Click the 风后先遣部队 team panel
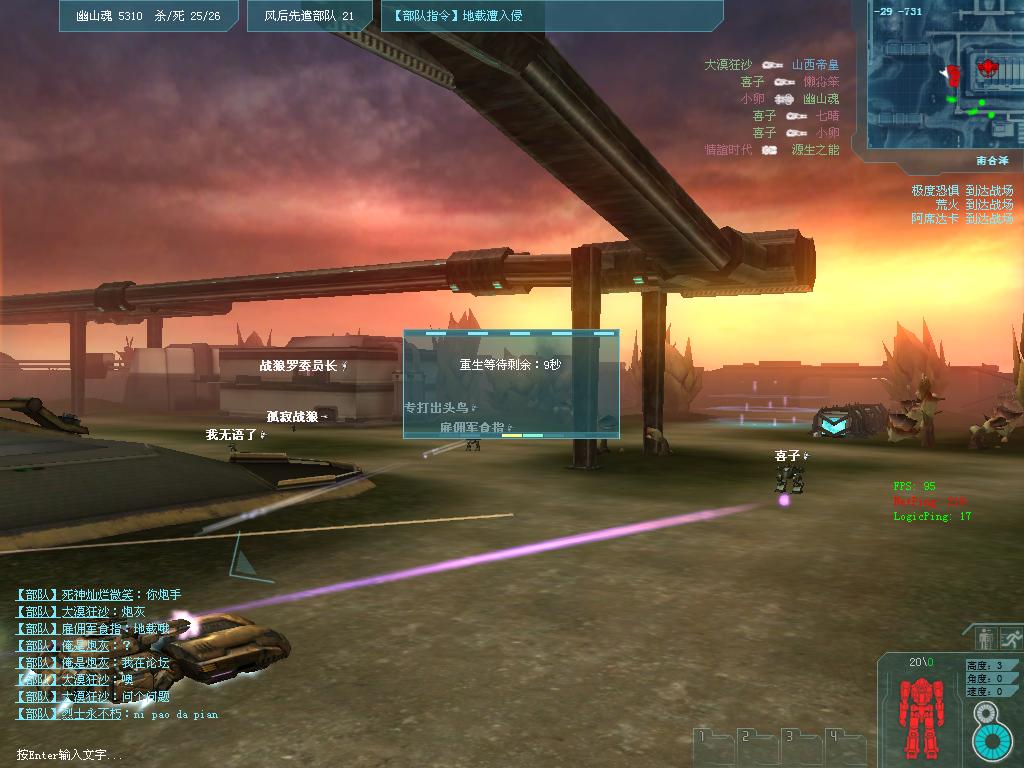The height and width of the screenshot is (768, 1024). [309, 16]
